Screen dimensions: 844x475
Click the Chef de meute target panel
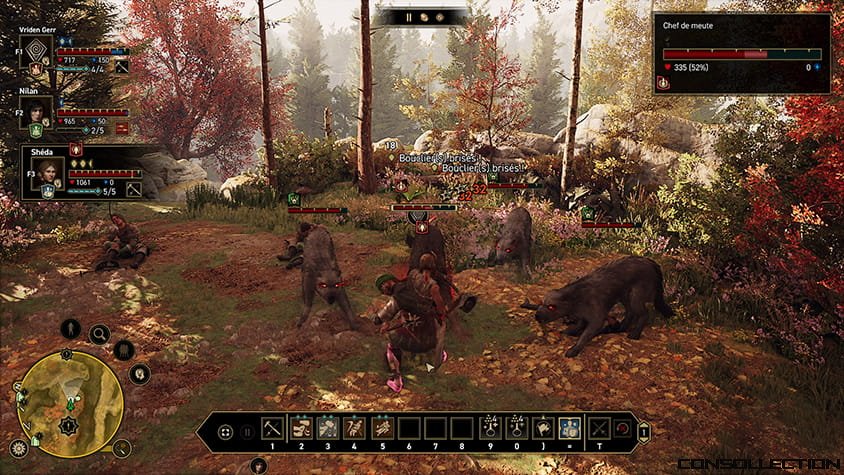[741, 54]
